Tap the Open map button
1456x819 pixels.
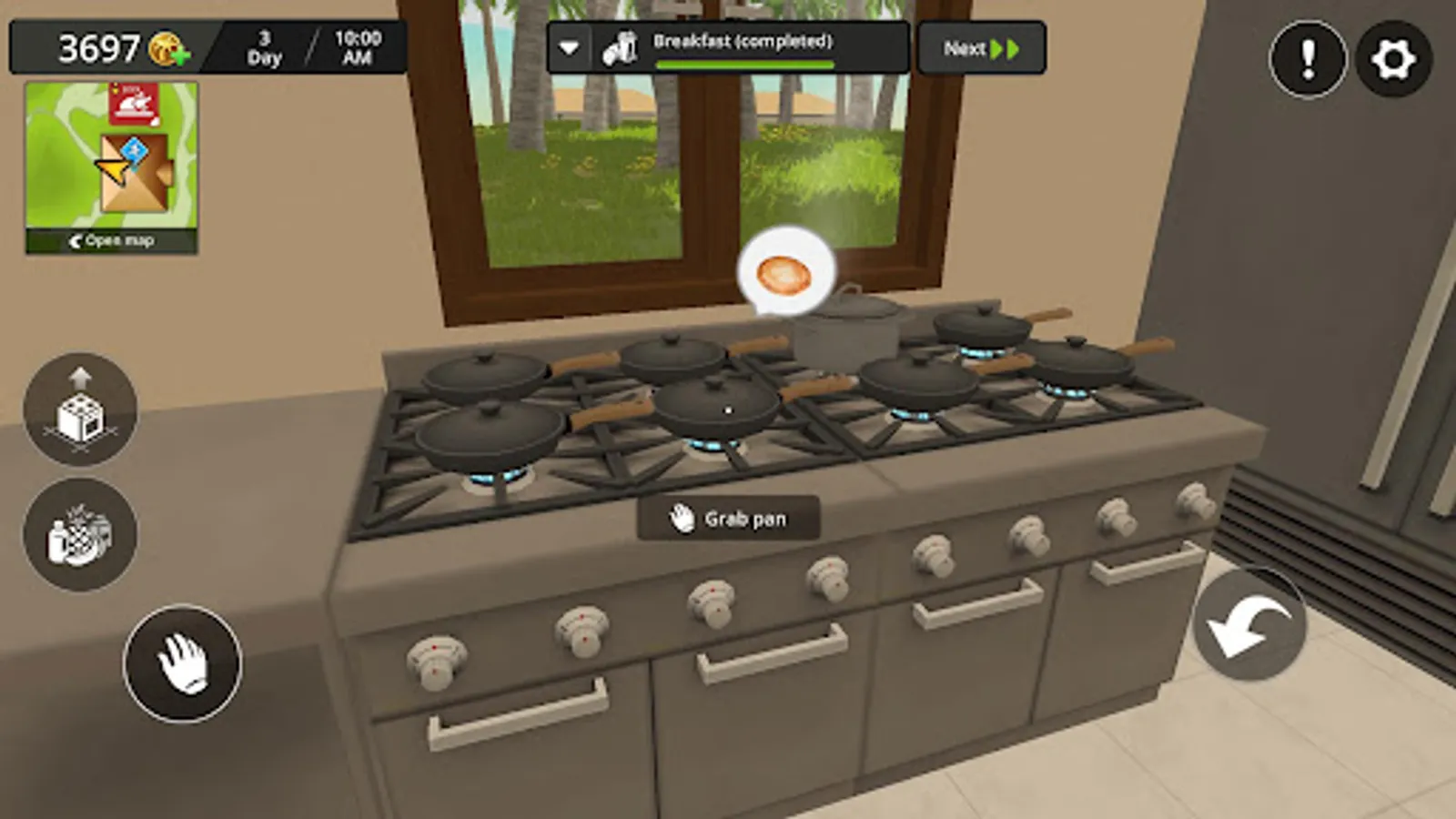pos(111,240)
